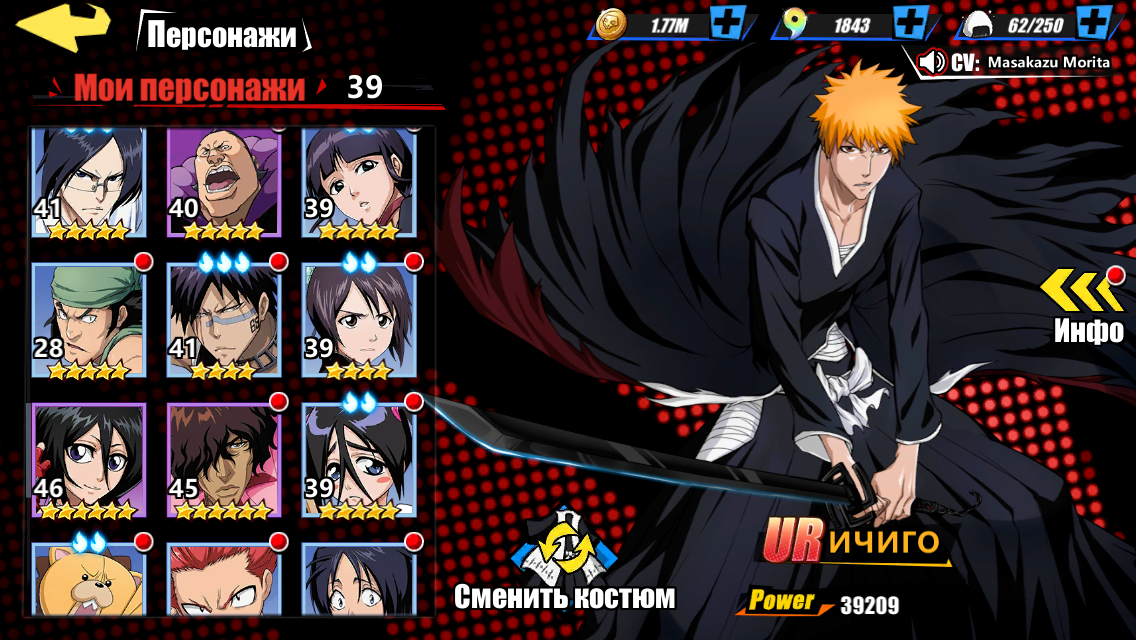Tap the plus button beside 1843 currency
1136x640 pixels.
tap(909, 22)
